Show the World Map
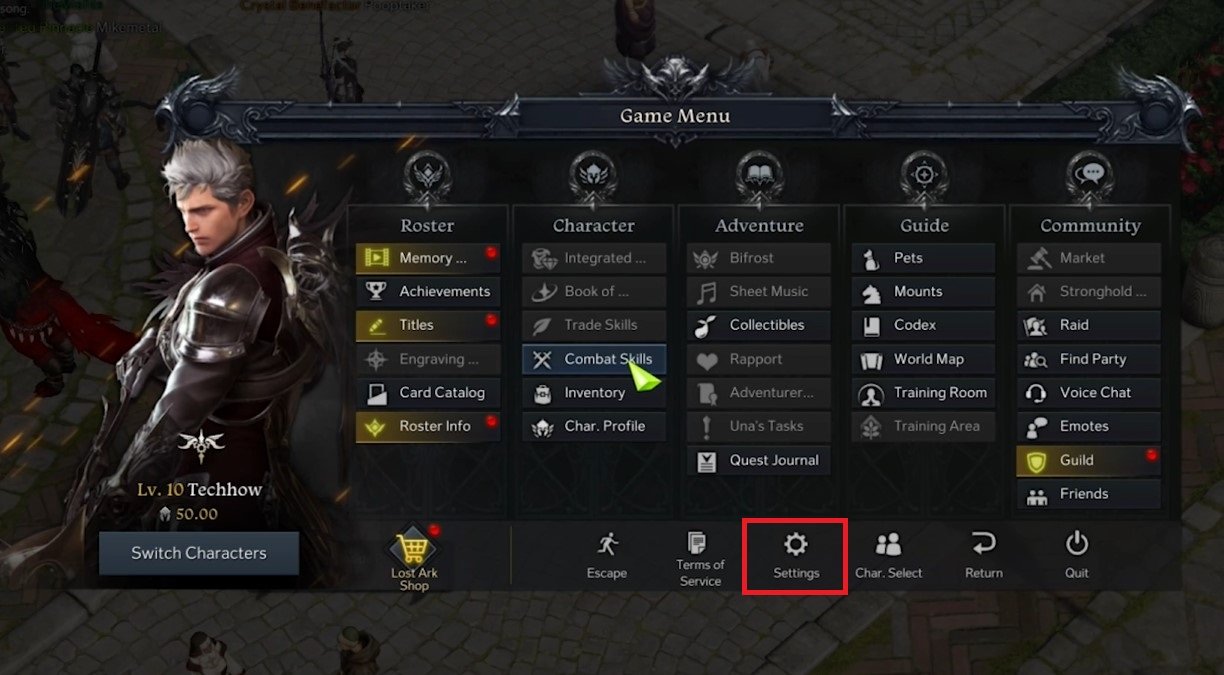1224x675 pixels. coord(924,359)
